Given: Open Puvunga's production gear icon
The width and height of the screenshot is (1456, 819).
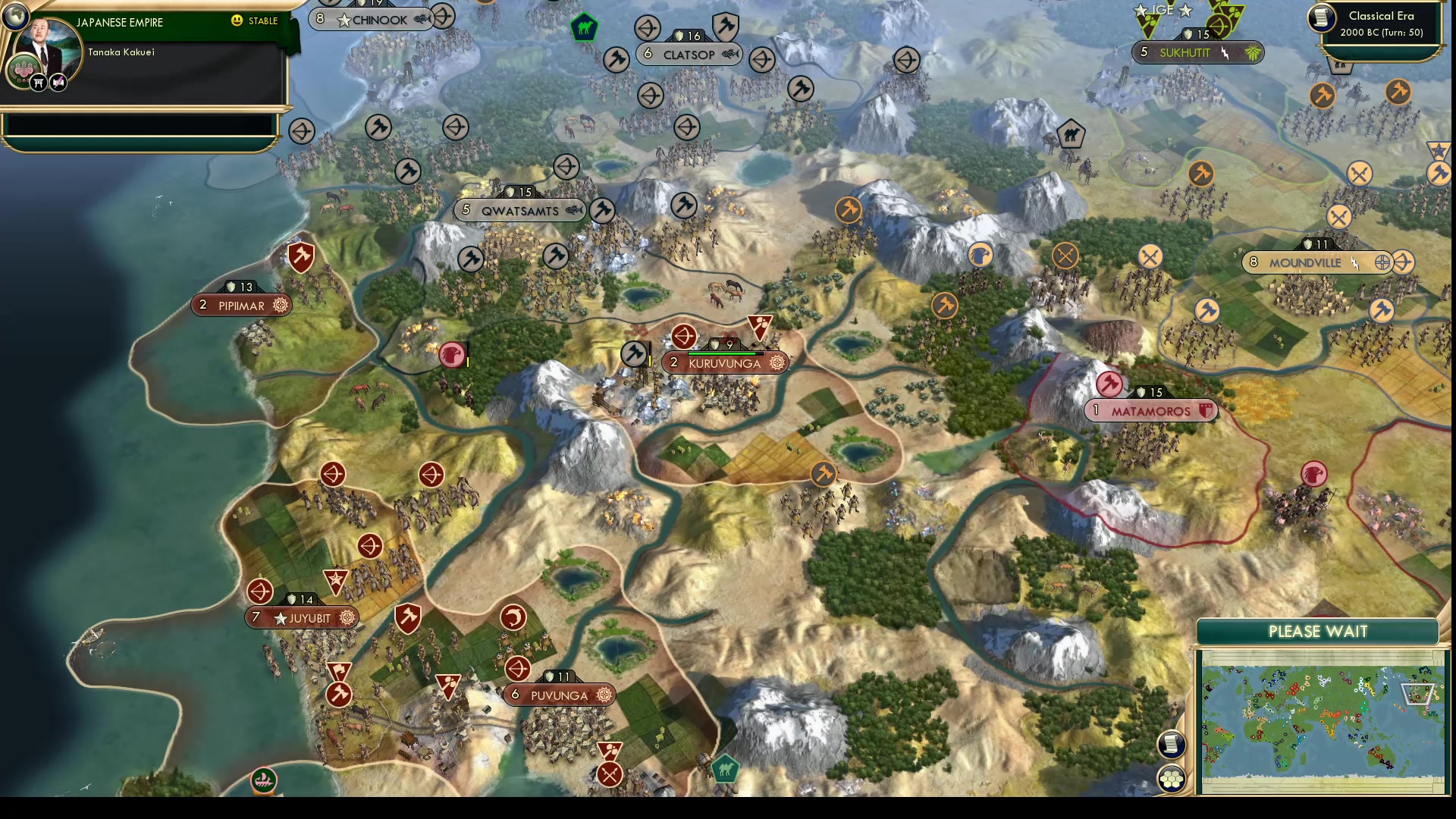Looking at the screenshot, I should point(604,694).
